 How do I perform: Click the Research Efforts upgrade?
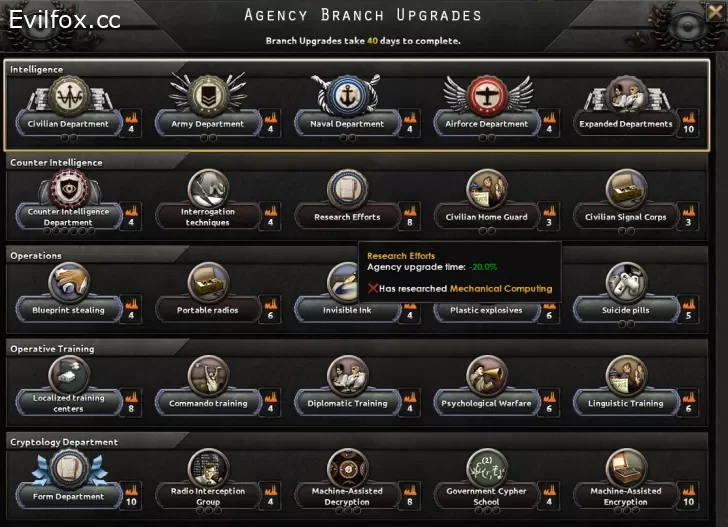[x=347, y=216]
